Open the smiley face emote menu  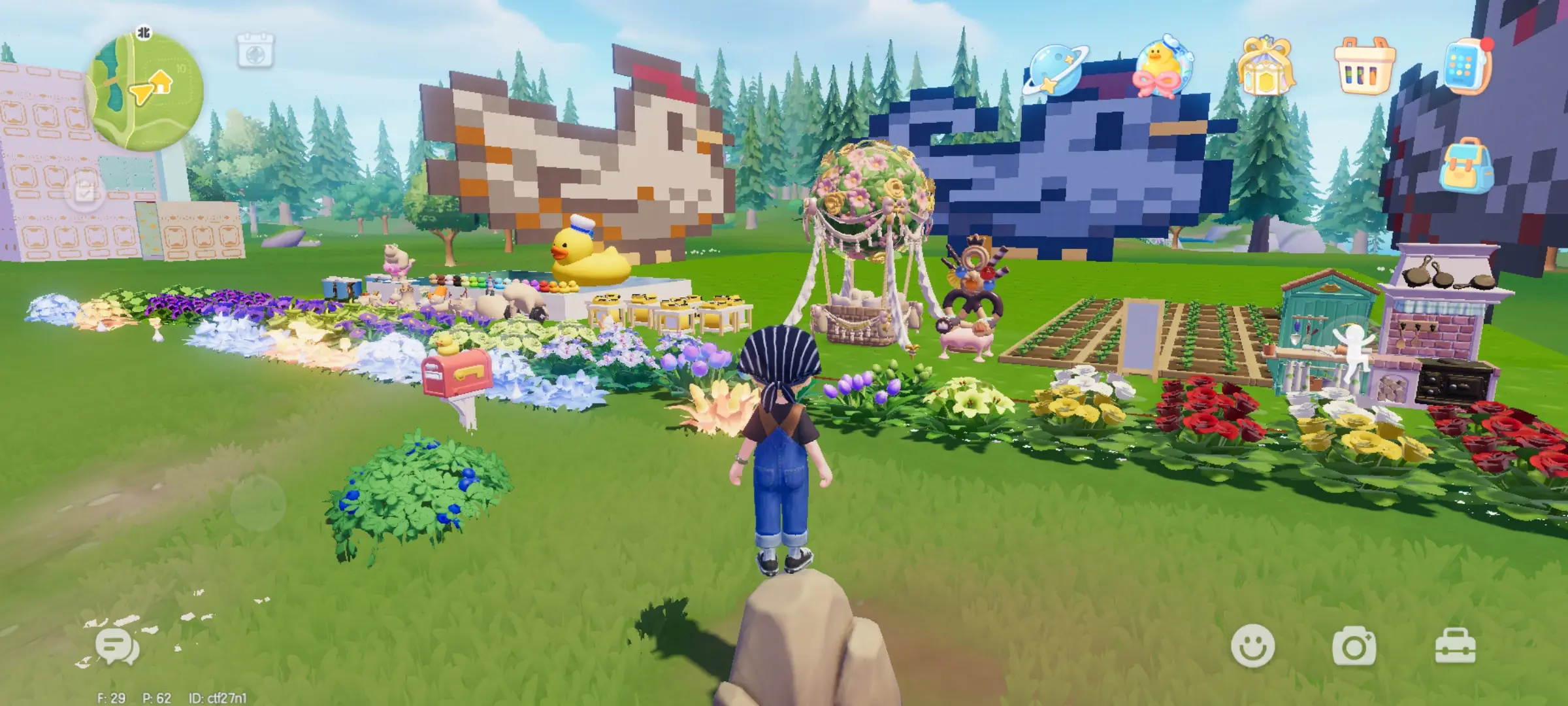[x=1252, y=645]
